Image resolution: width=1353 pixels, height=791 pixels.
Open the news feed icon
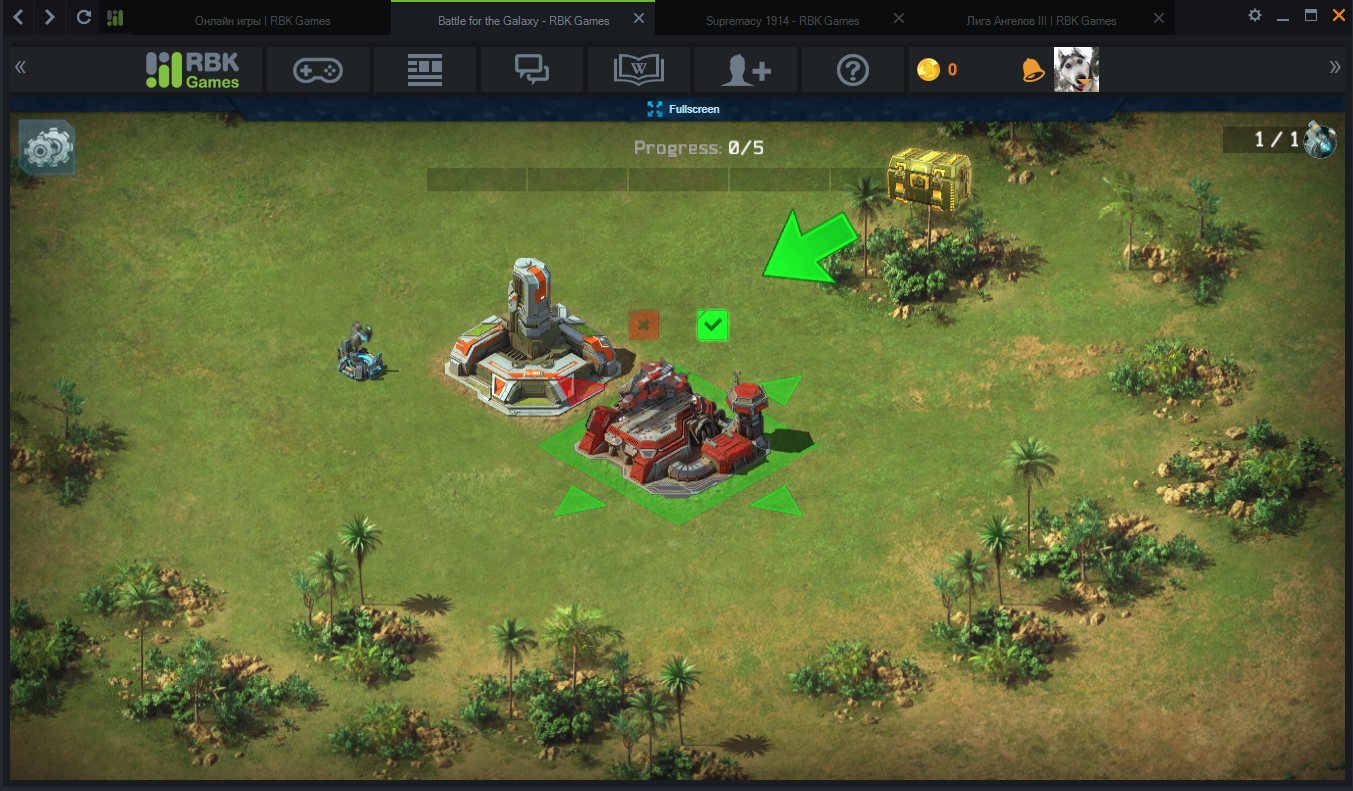[425, 70]
